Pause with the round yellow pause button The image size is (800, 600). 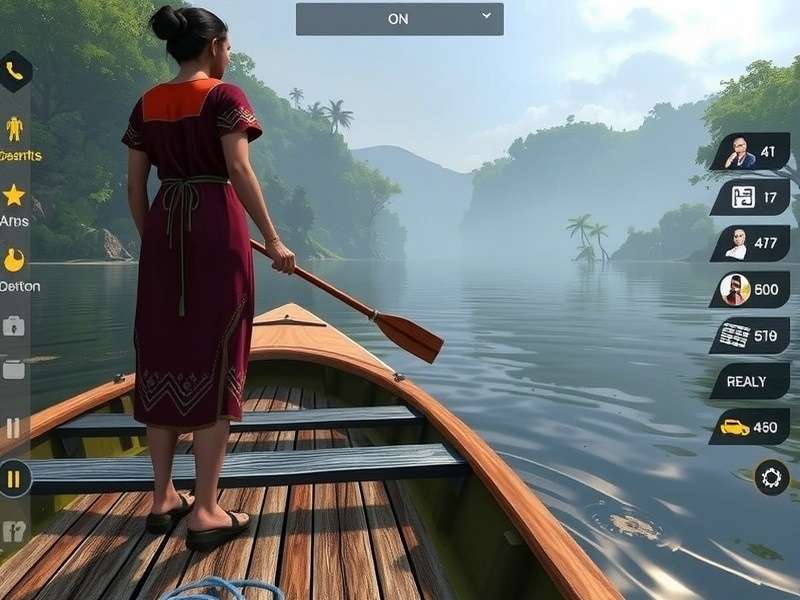14,478
